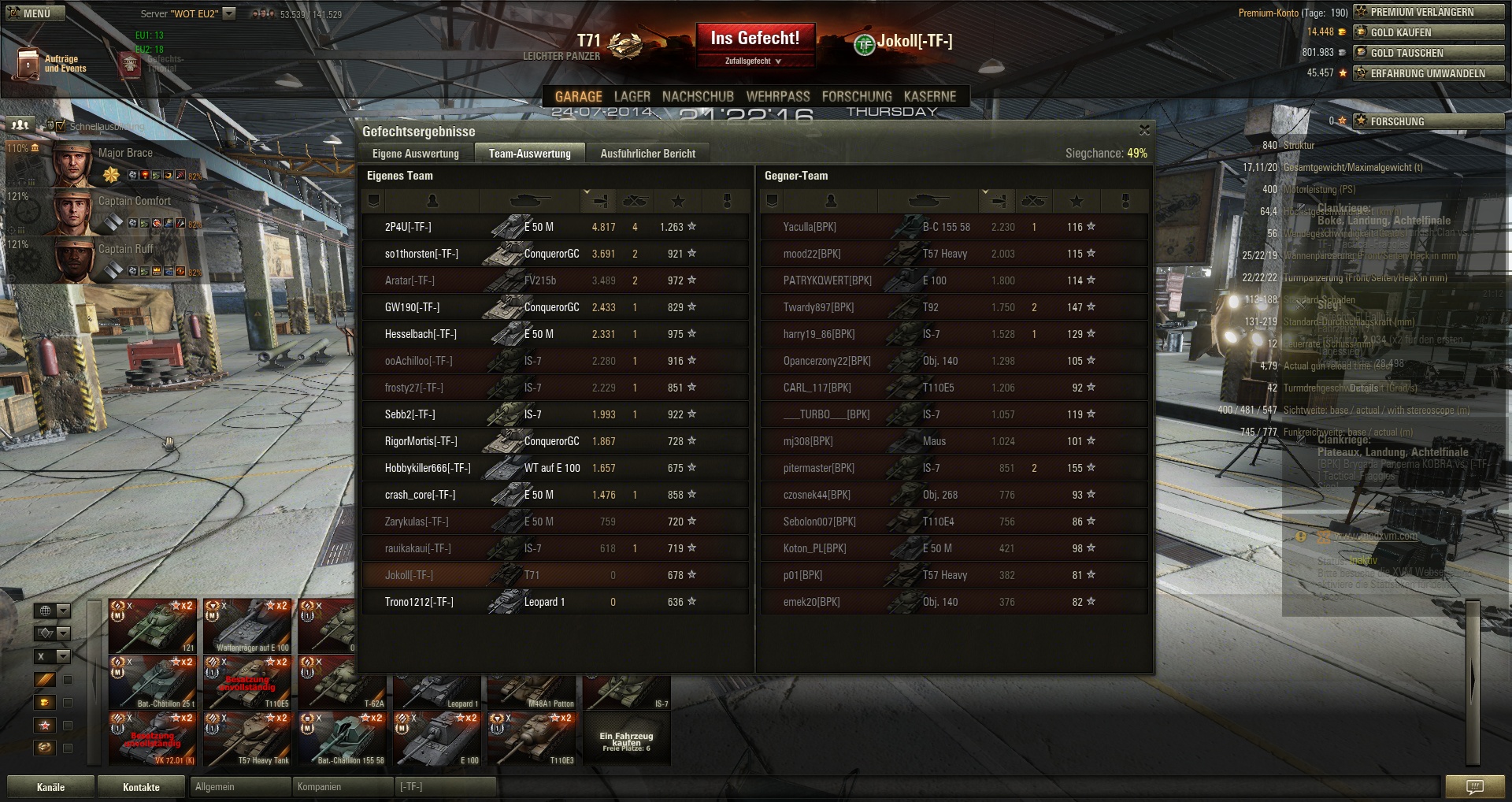1512x802 pixels.
Task: Select the E 100 tank in carousel
Action: [x=436, y=740]
